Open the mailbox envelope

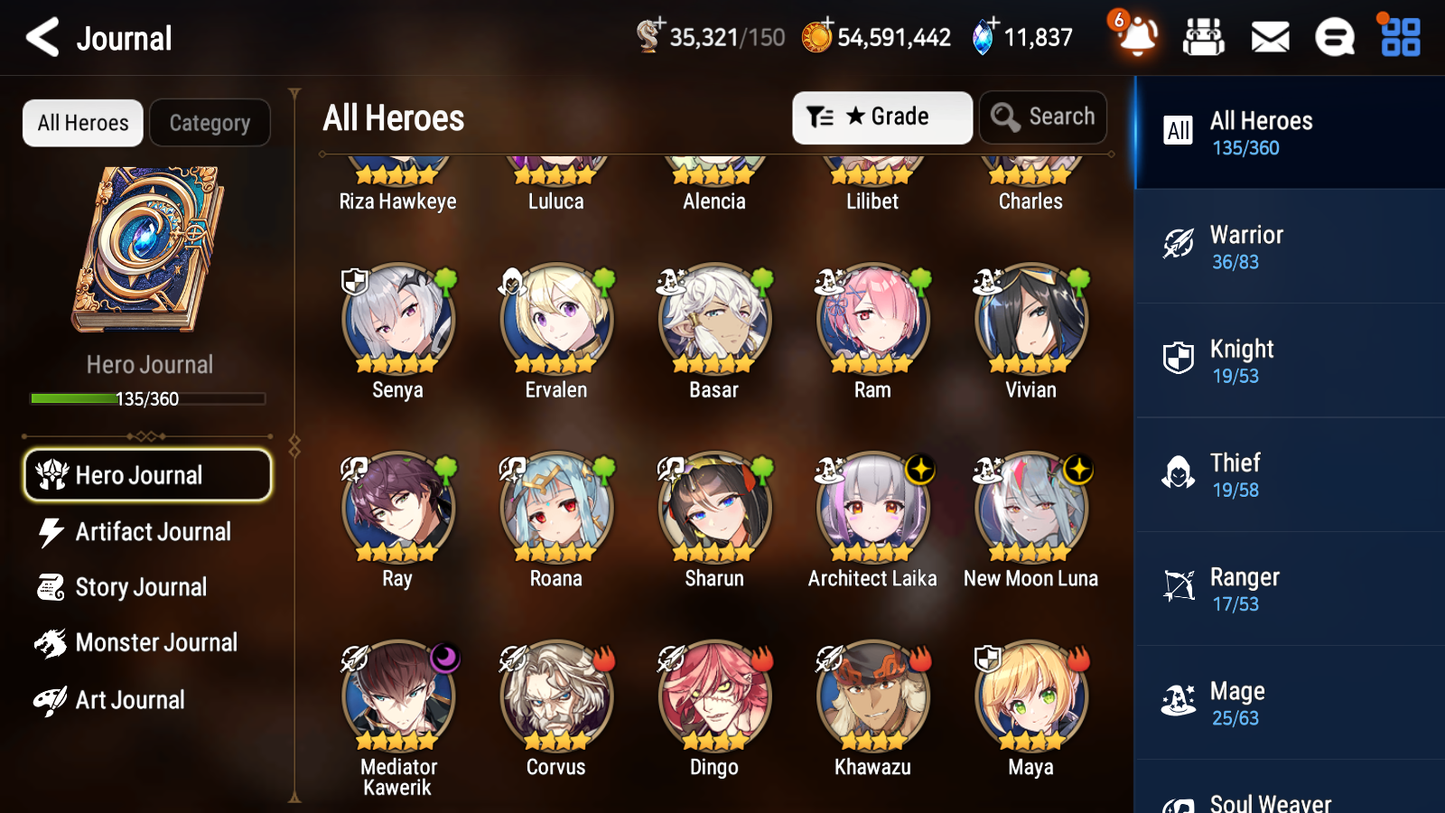1269,36
